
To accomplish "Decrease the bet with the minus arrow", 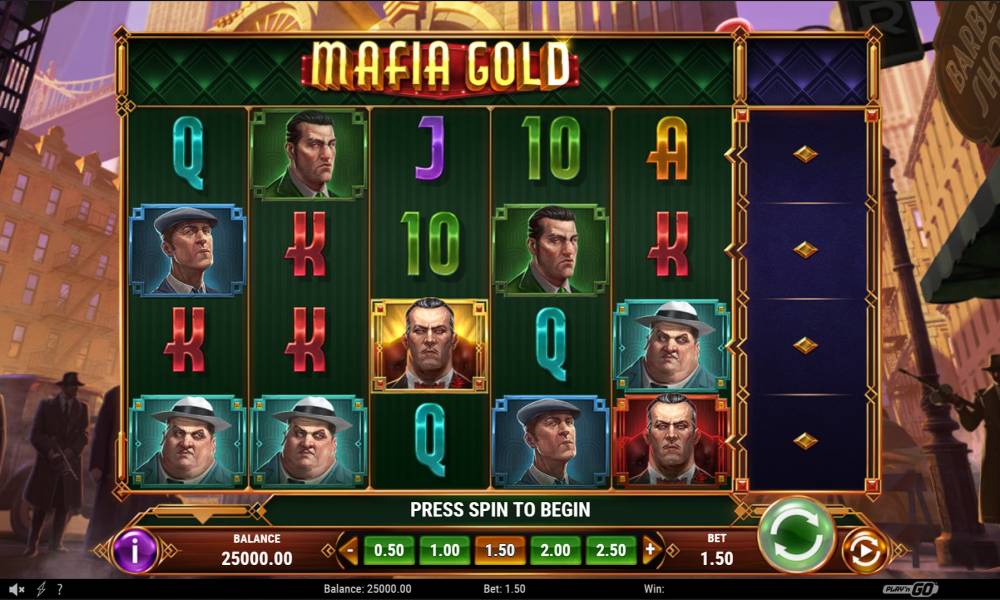I will [349, 549].
